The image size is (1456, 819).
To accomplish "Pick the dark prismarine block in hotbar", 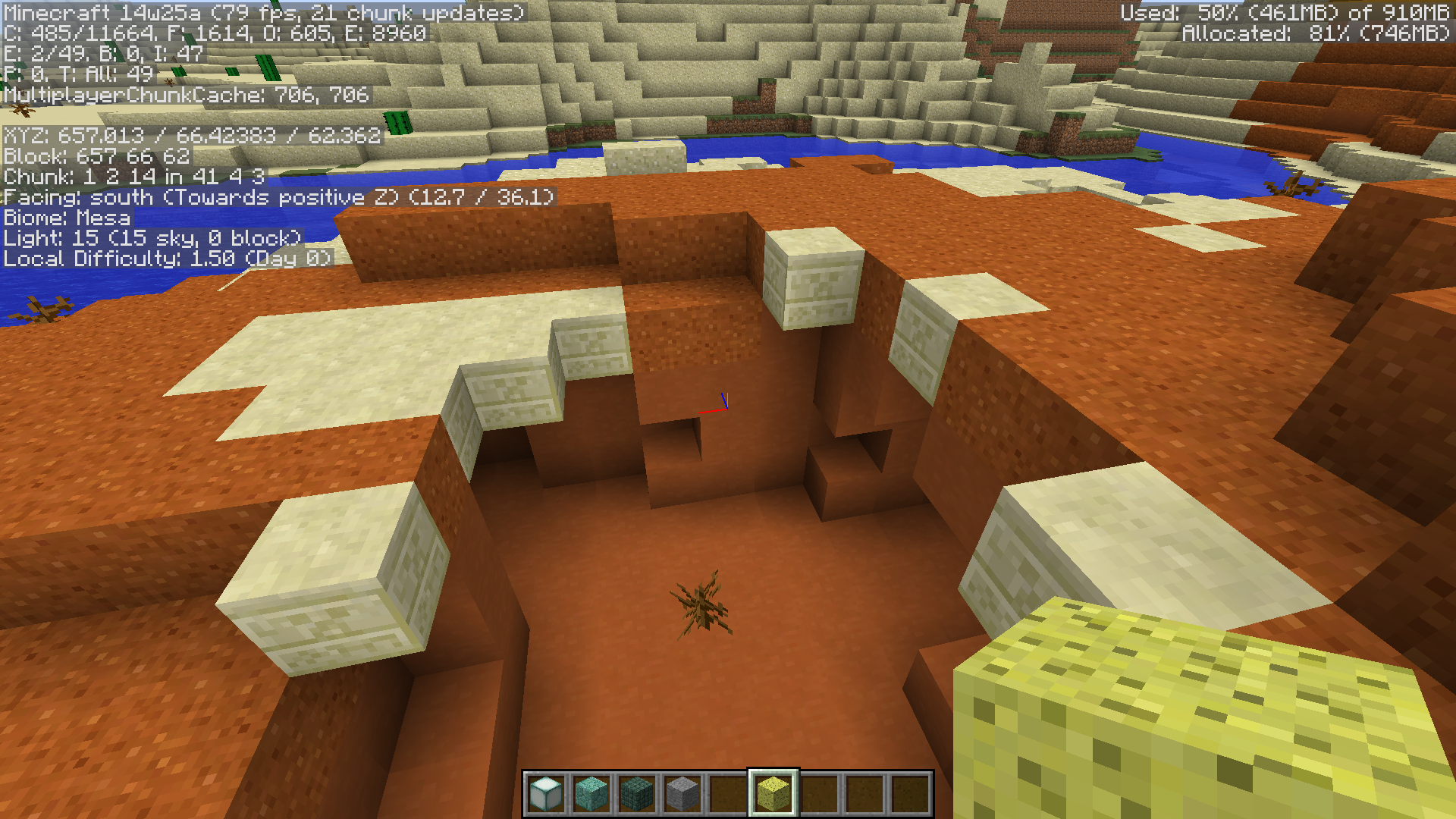I will (x=637, y=793).
